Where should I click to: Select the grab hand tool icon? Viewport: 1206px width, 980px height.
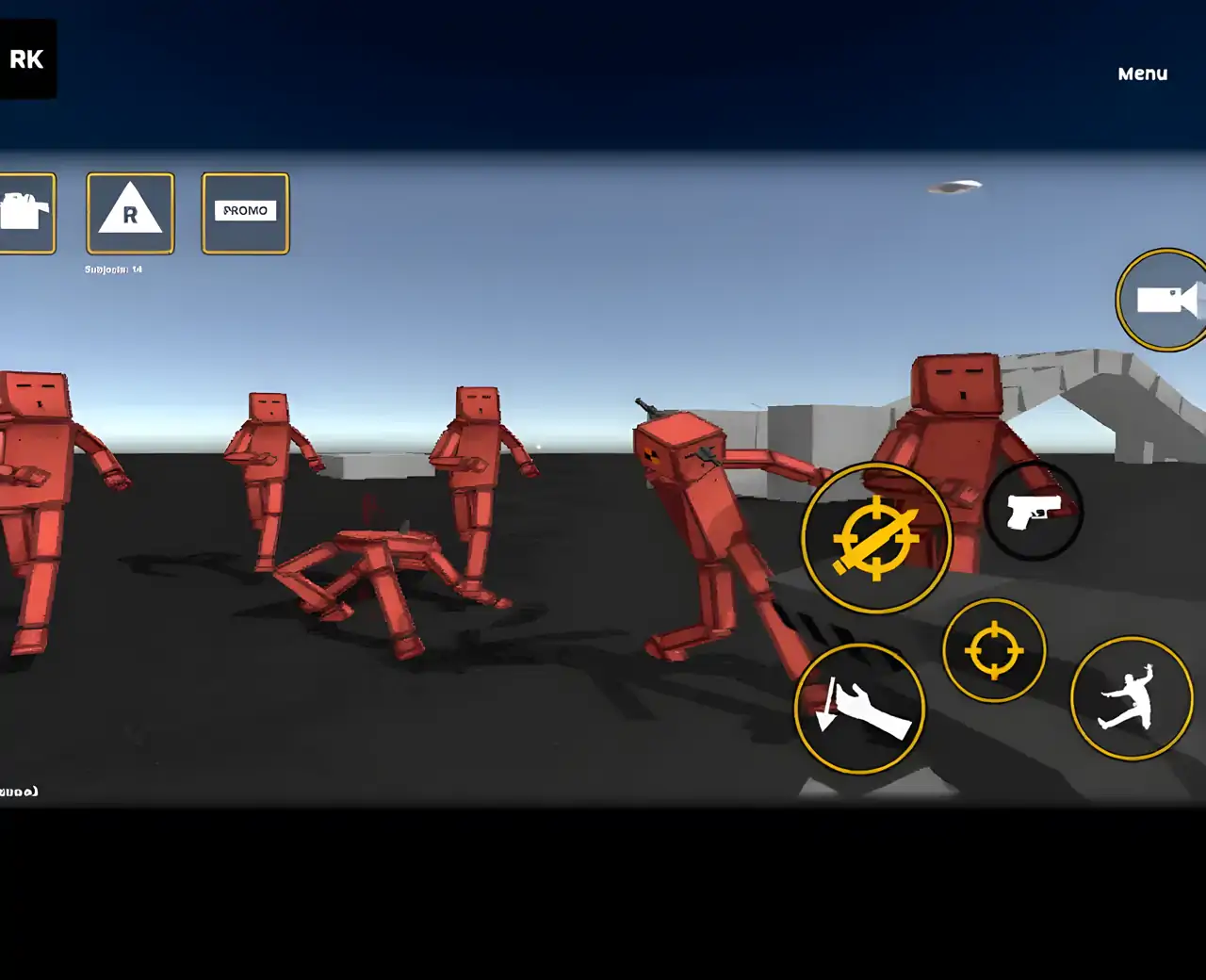860,709
